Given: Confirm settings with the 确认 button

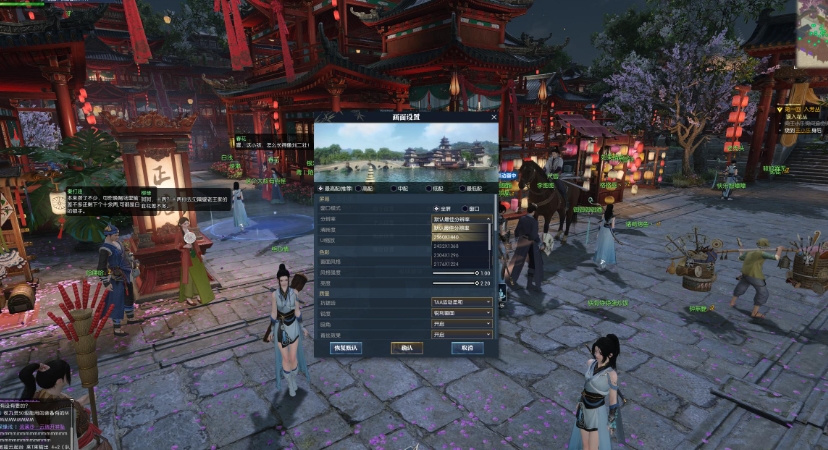Looking at the screenshot, I should tap(405, 347).
